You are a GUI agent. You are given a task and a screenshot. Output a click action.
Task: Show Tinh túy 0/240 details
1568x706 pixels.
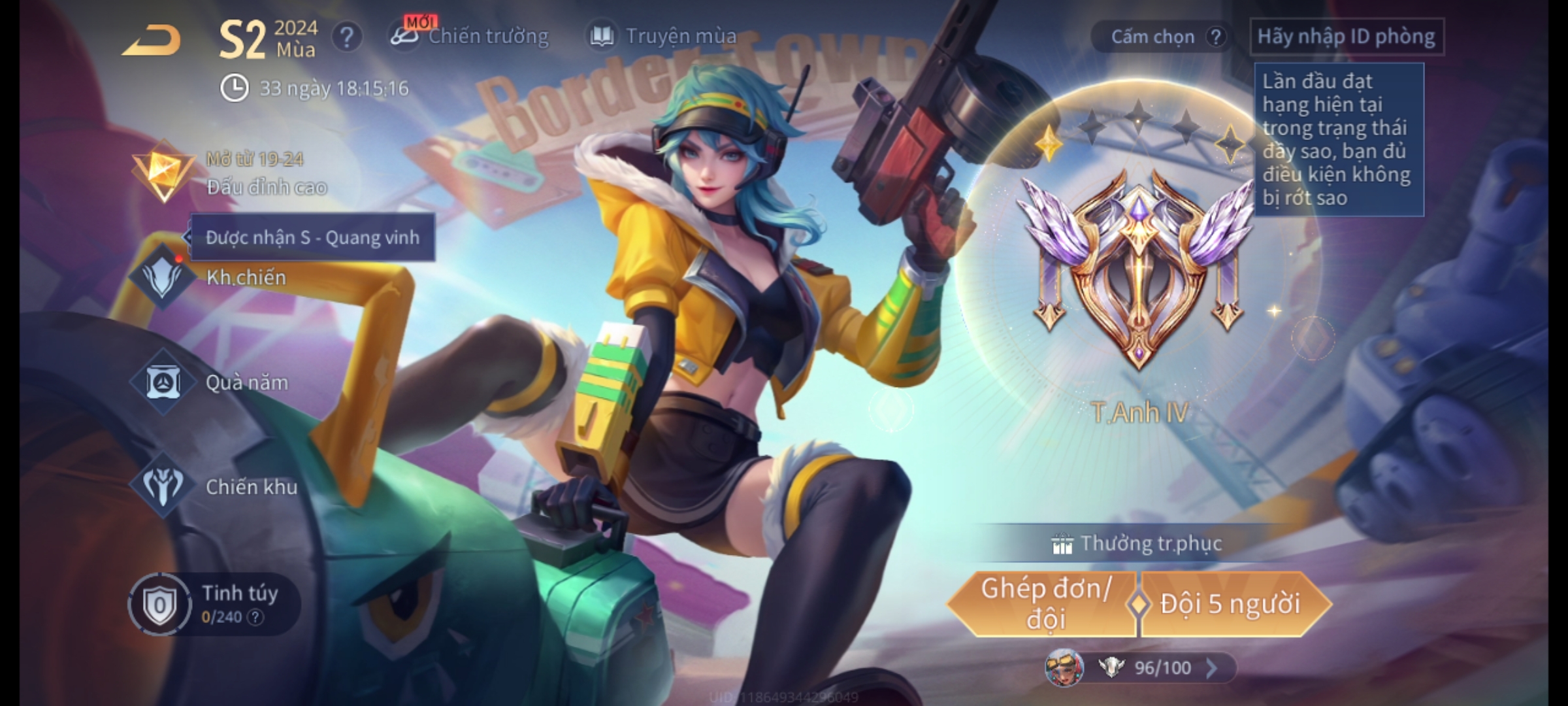pos(214,604)
